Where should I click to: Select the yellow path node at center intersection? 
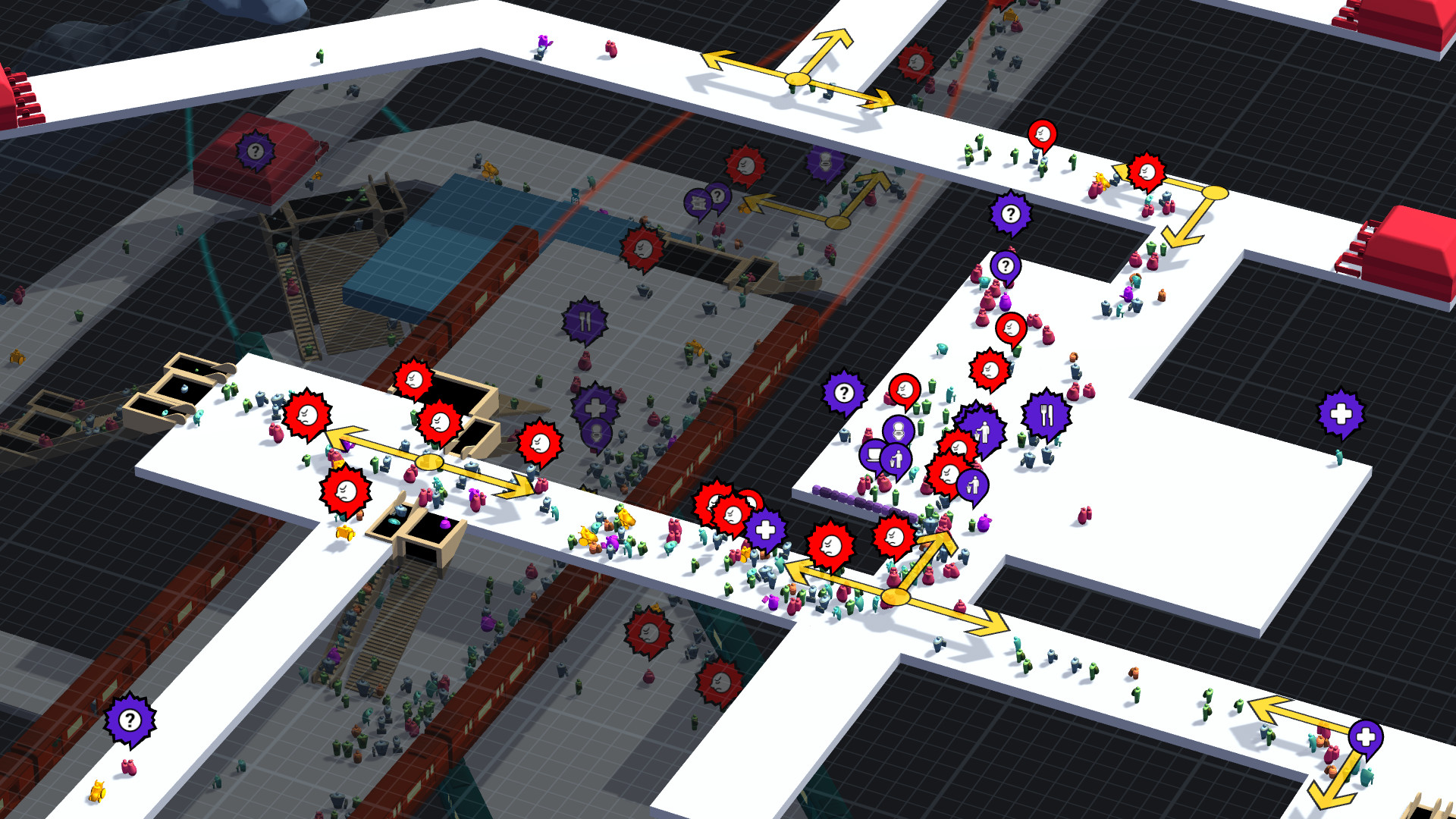click(896, 597)
